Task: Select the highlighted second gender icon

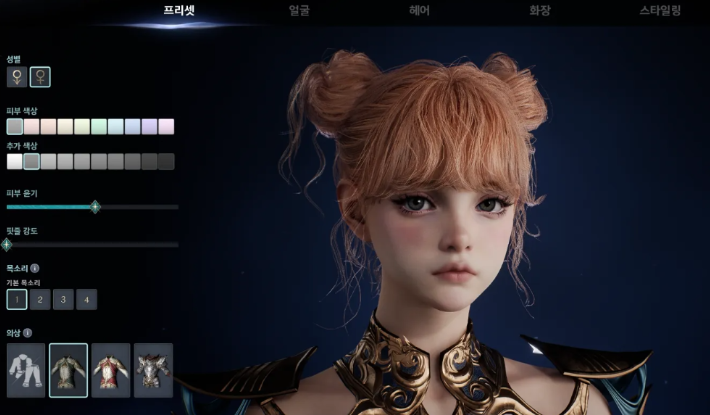Action: 41,76
